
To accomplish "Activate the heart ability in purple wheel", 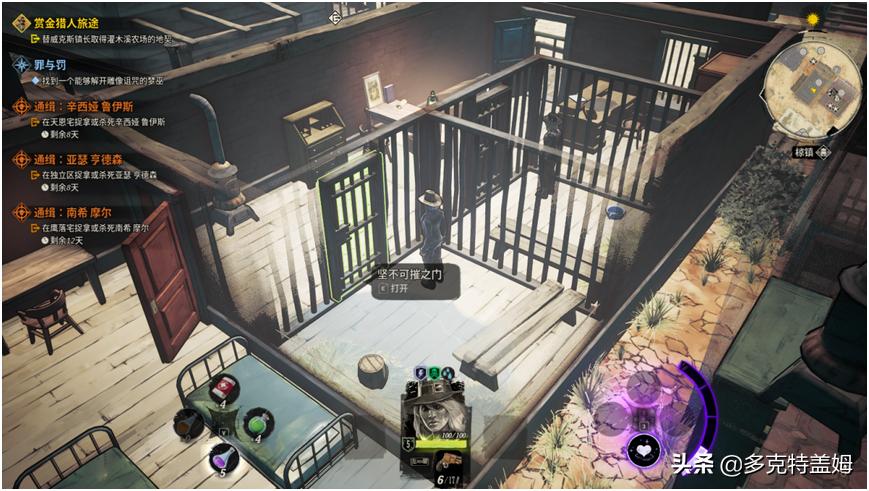I will (x=645, y=449).
